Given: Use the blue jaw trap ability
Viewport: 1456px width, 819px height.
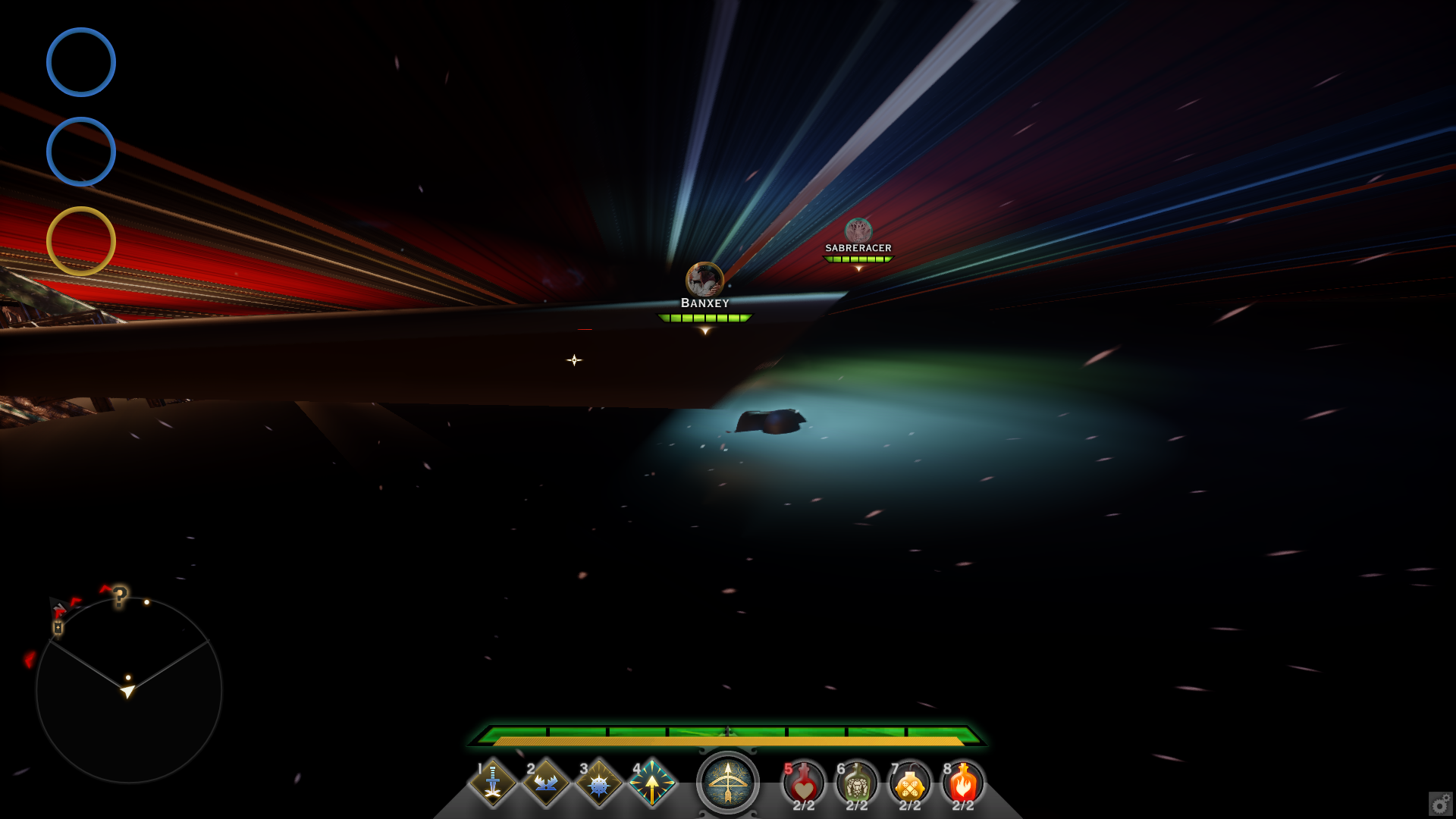Looking at the screenshot, I should coord(546,783).
